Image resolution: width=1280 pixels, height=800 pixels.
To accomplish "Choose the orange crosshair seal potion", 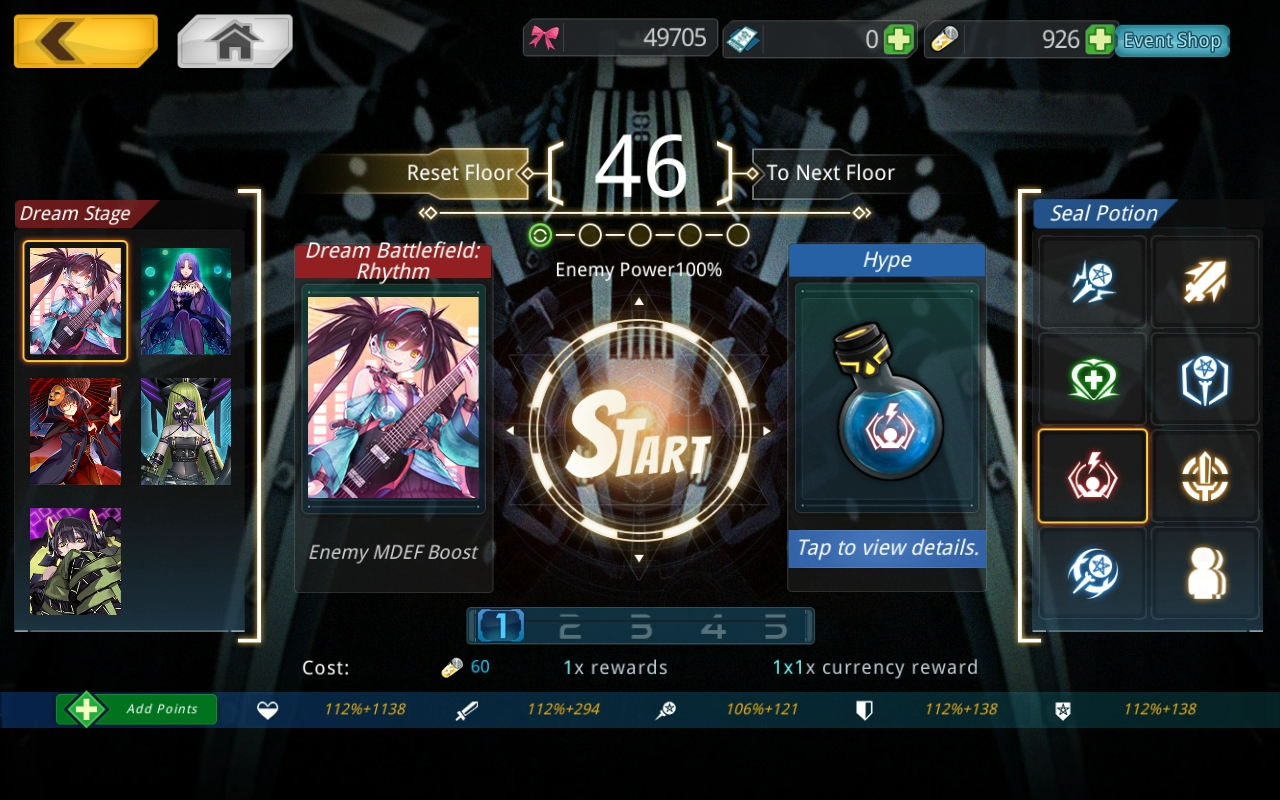I will point(1204,477).
